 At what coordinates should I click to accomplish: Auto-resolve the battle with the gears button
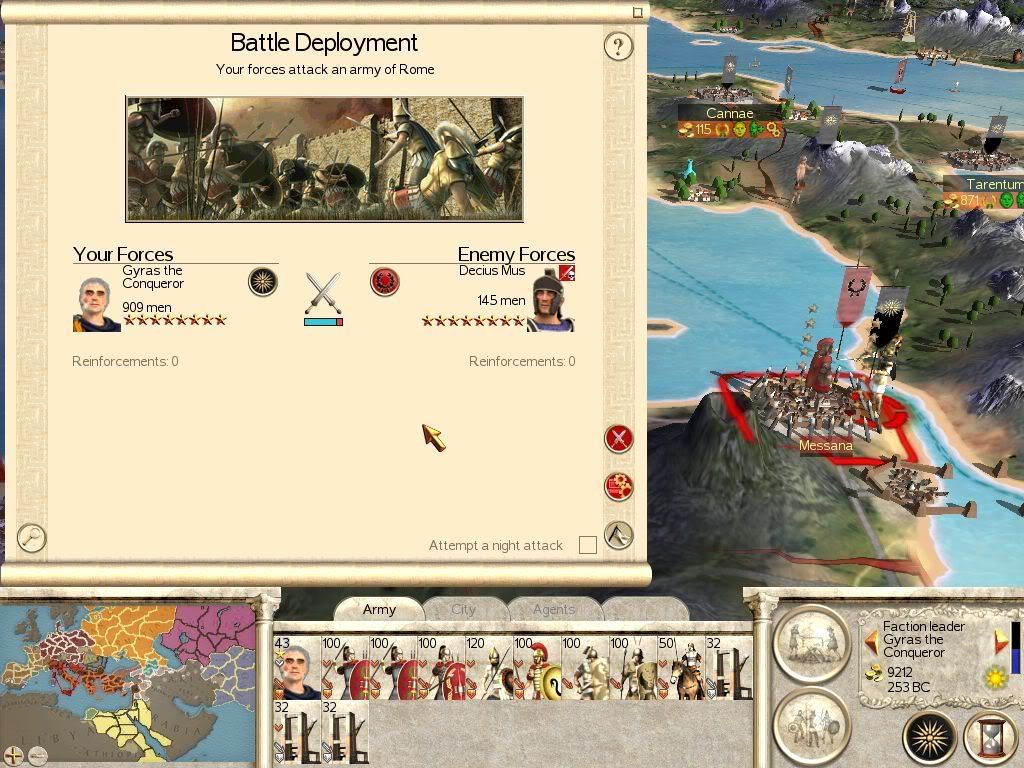click(x=619, y=486)
